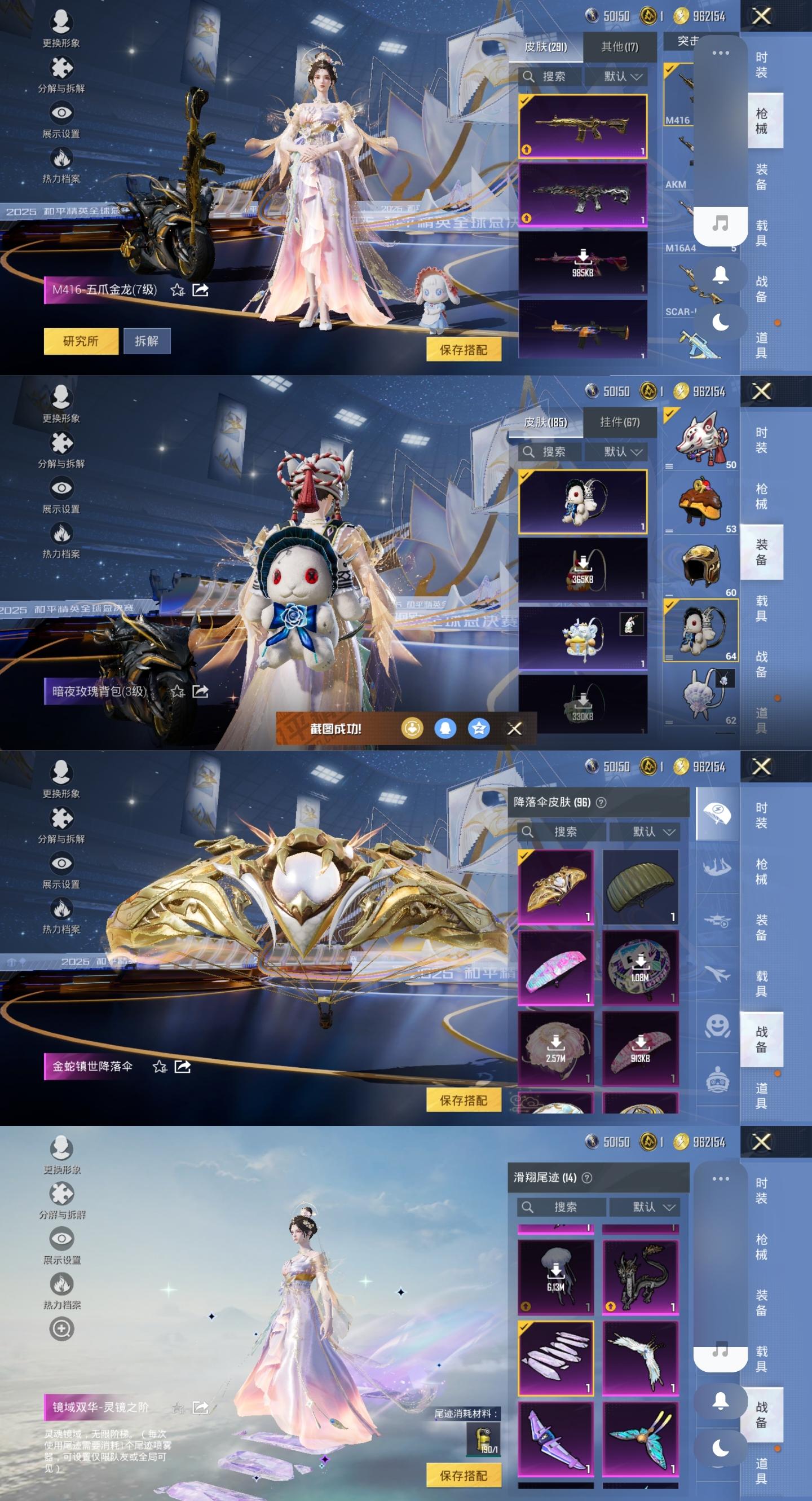Show help for 降落伞皮肤
The width and height of the screenshot is (812, 1501).
[601, 802]
